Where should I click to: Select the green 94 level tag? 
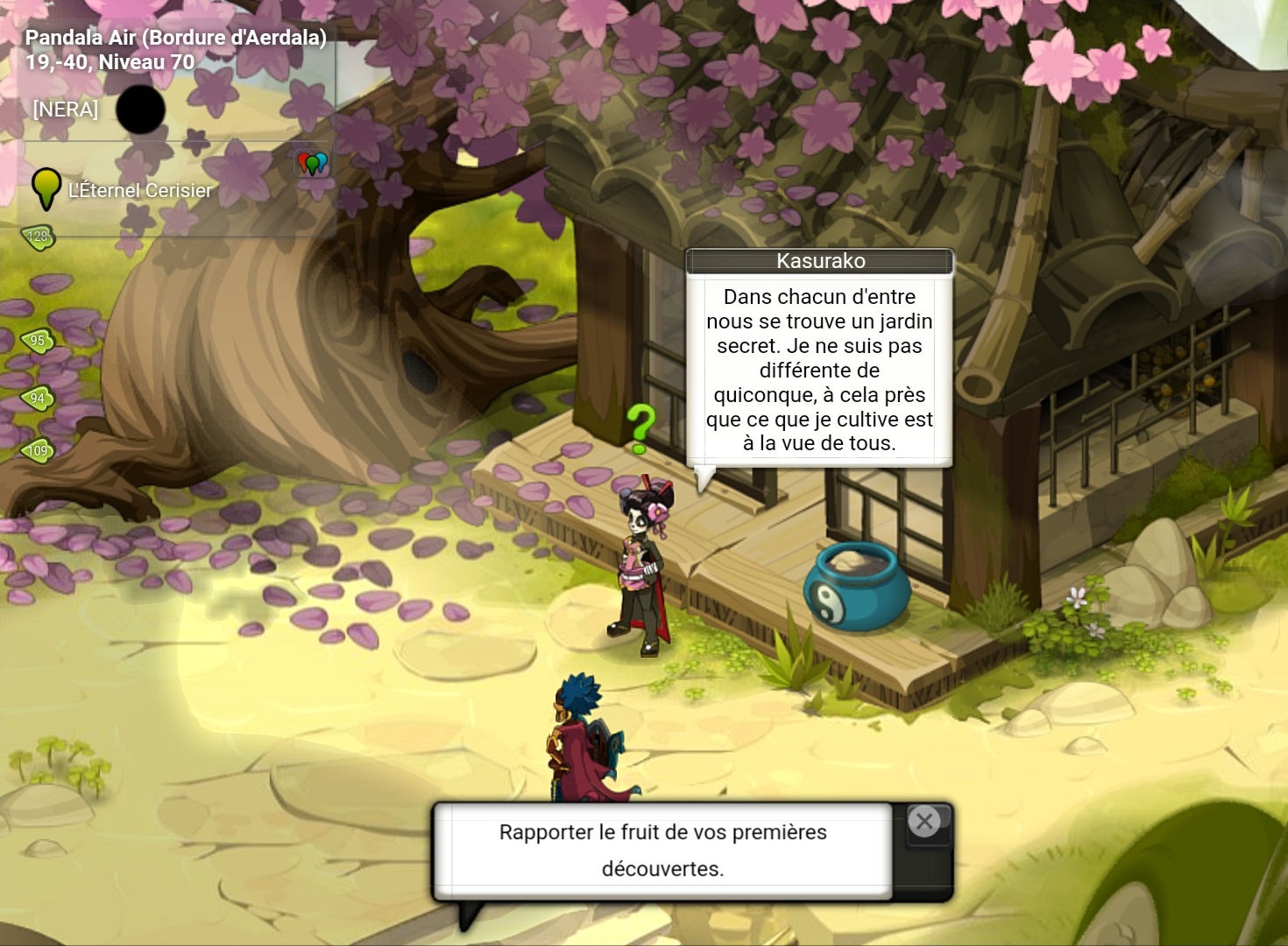(x=38, y=399)
